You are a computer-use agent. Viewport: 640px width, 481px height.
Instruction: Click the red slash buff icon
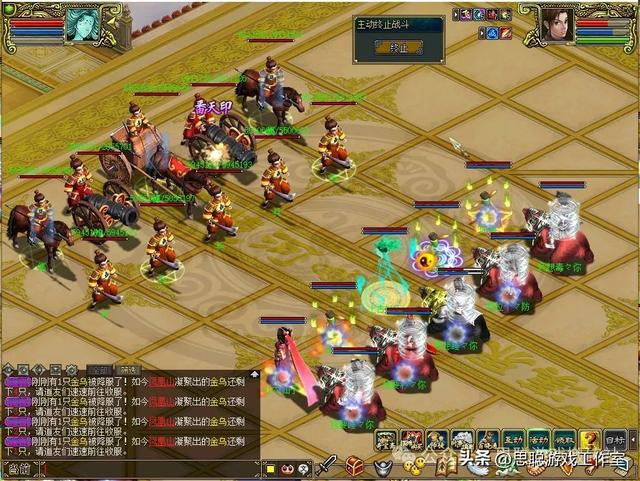click(x=506, y=33)
